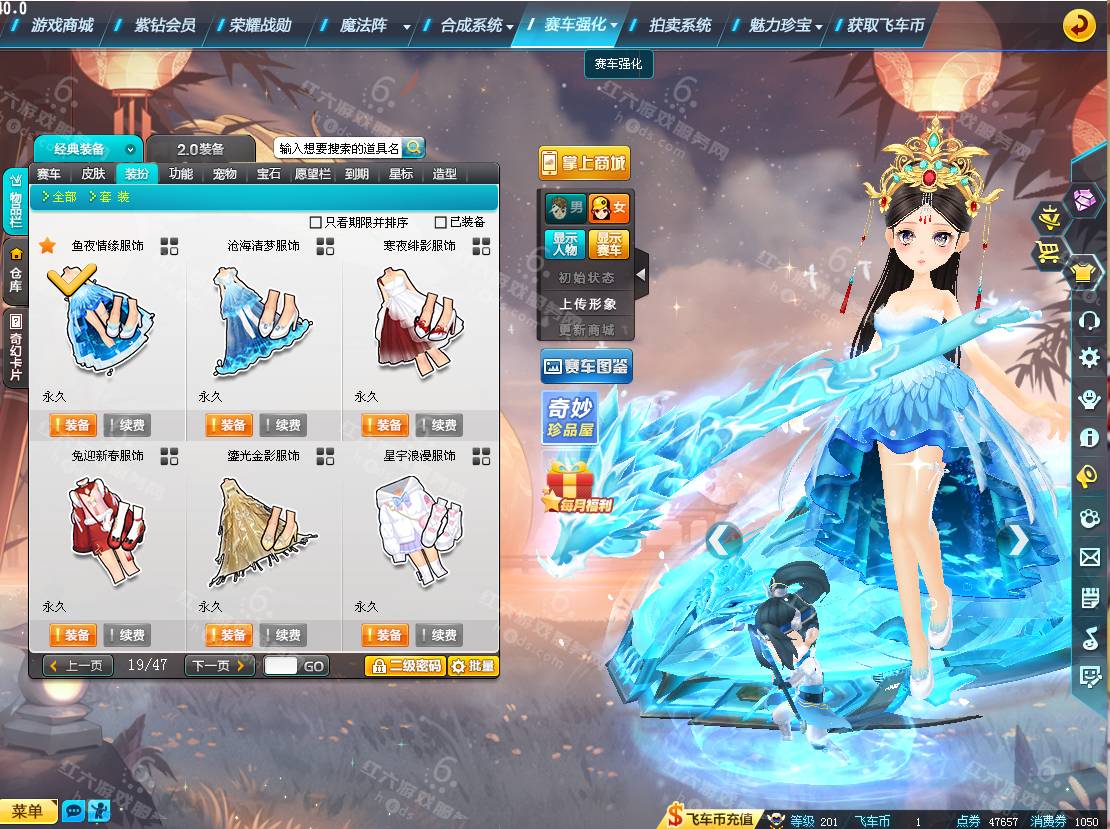
Task: Switch to the 2.0装备 tab
Action: (201, 149)
